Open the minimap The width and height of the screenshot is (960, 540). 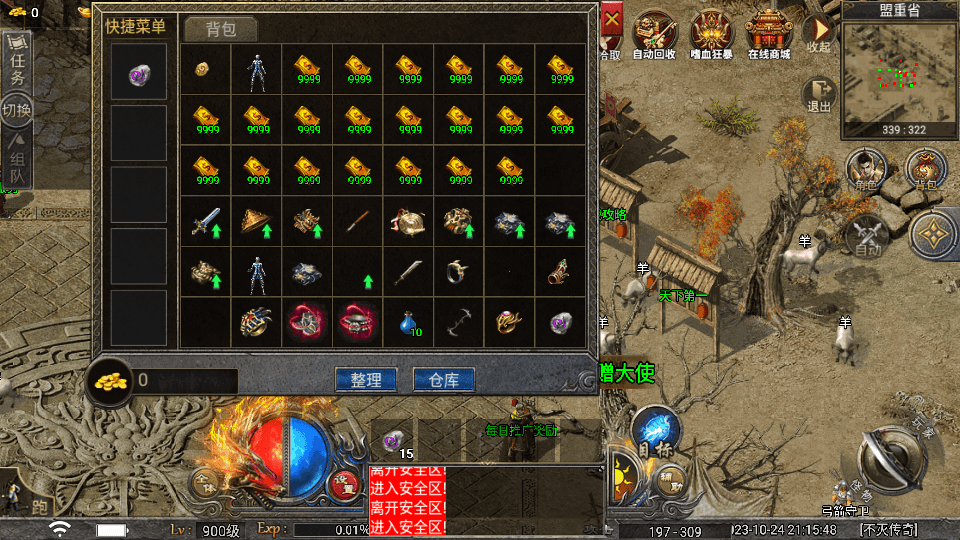(899, 78)
